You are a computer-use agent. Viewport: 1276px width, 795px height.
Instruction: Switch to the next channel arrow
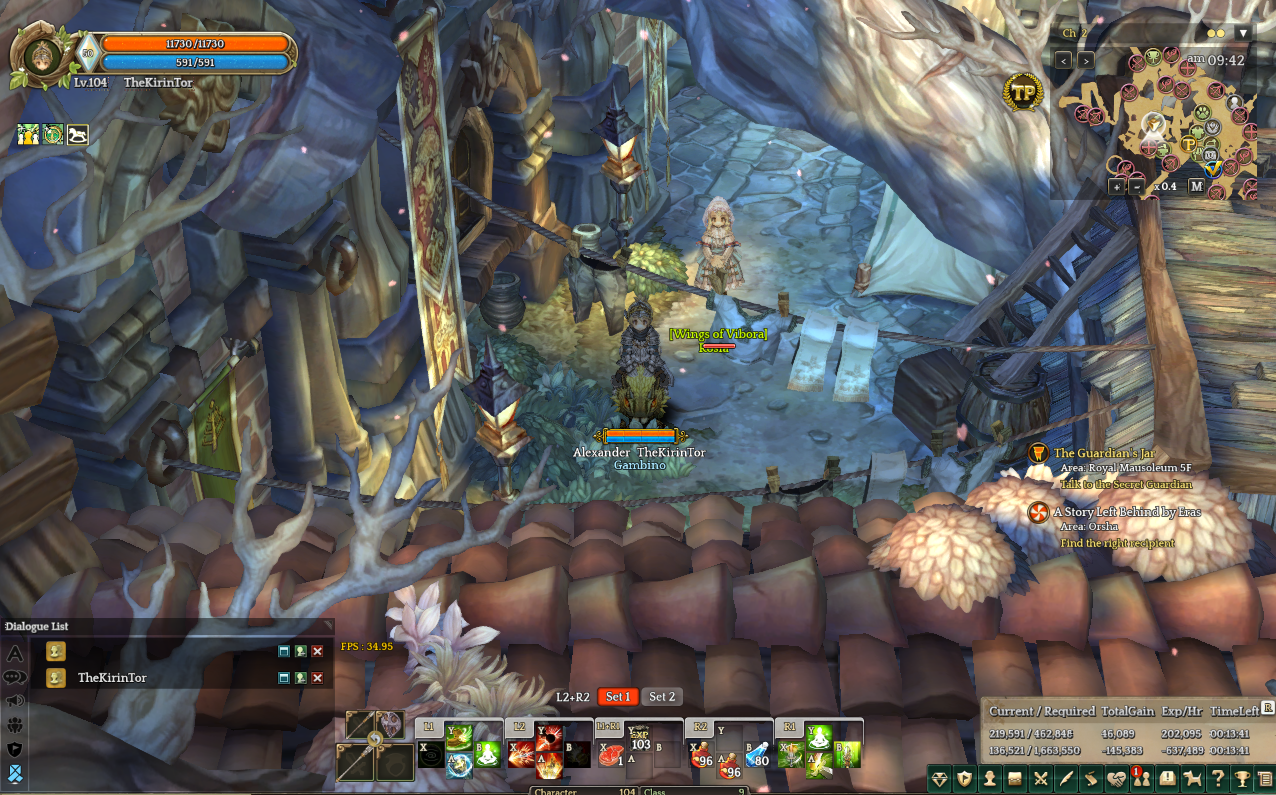[x=1086, y=61]
